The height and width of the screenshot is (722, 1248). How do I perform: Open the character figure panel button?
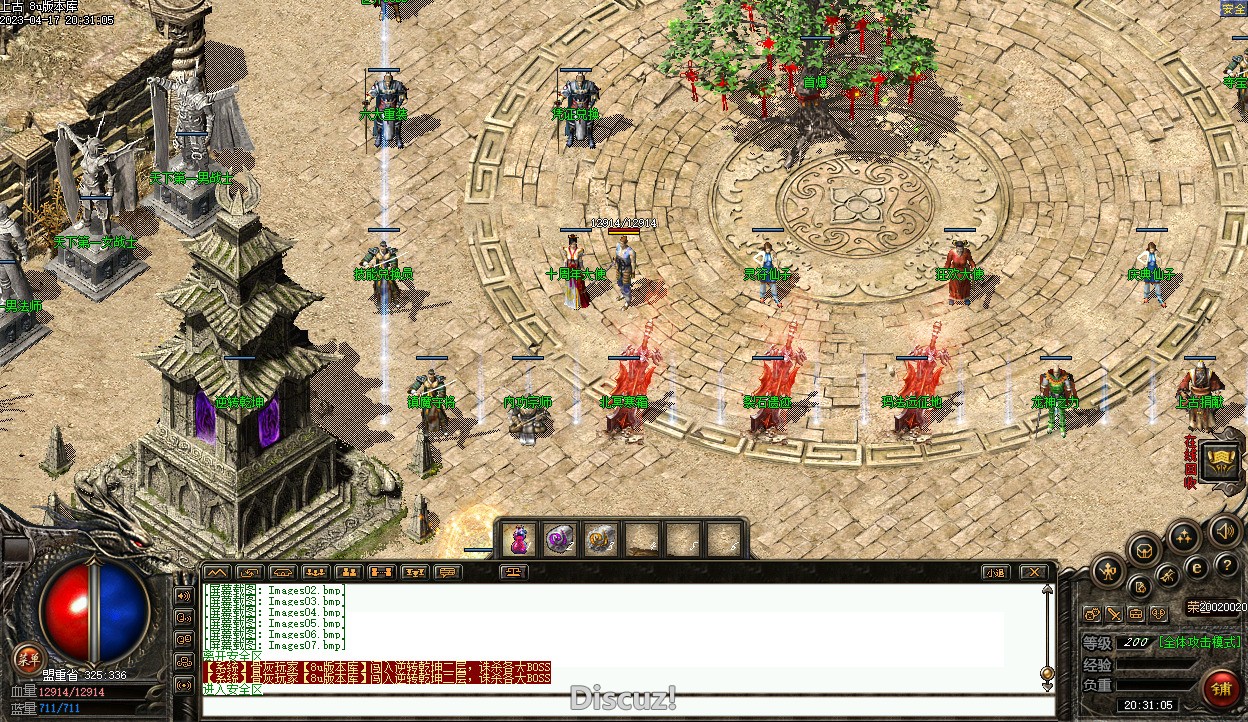[x=1108, y=572]
